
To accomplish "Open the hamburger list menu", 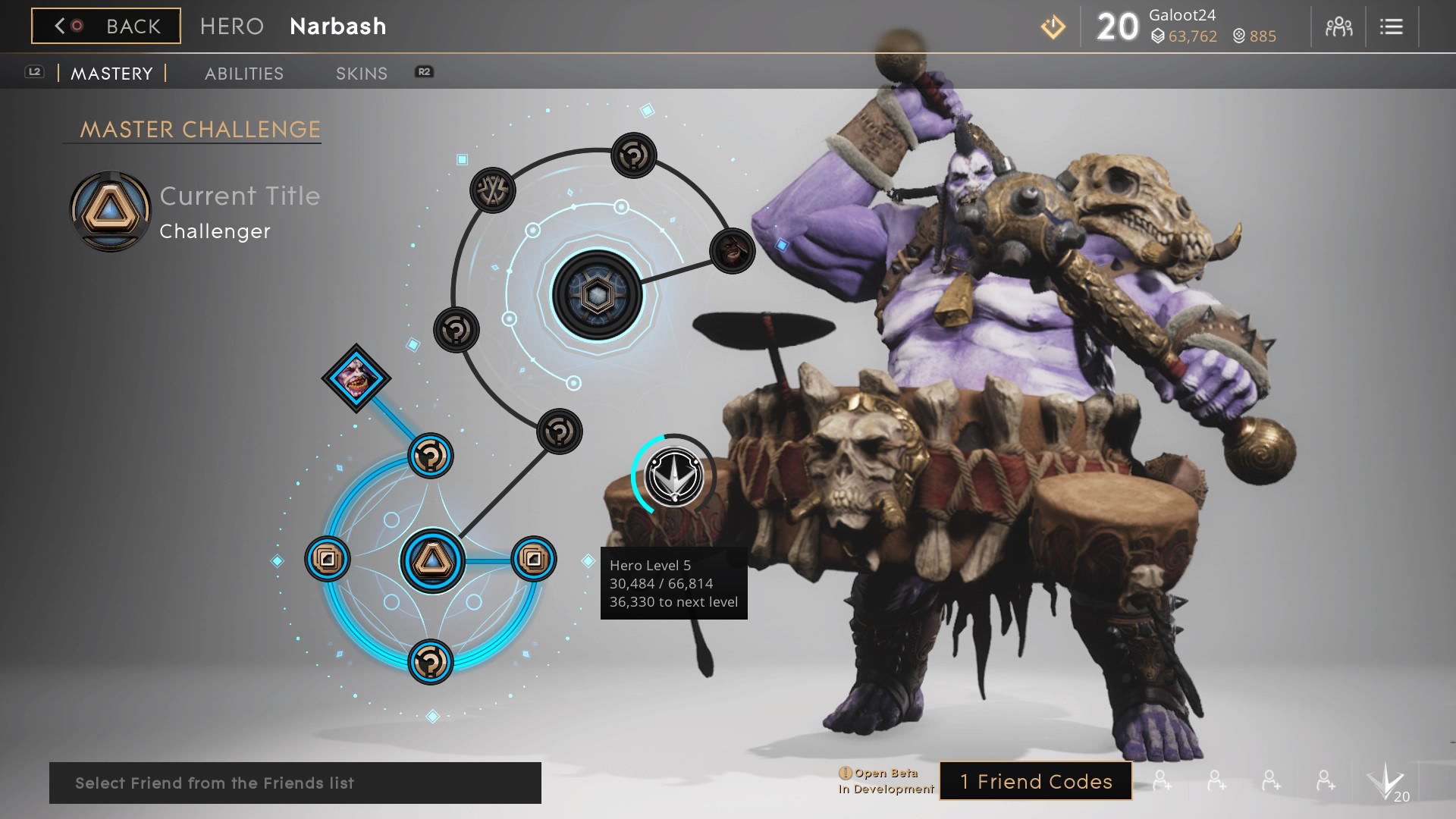I will pos(1391,27).
